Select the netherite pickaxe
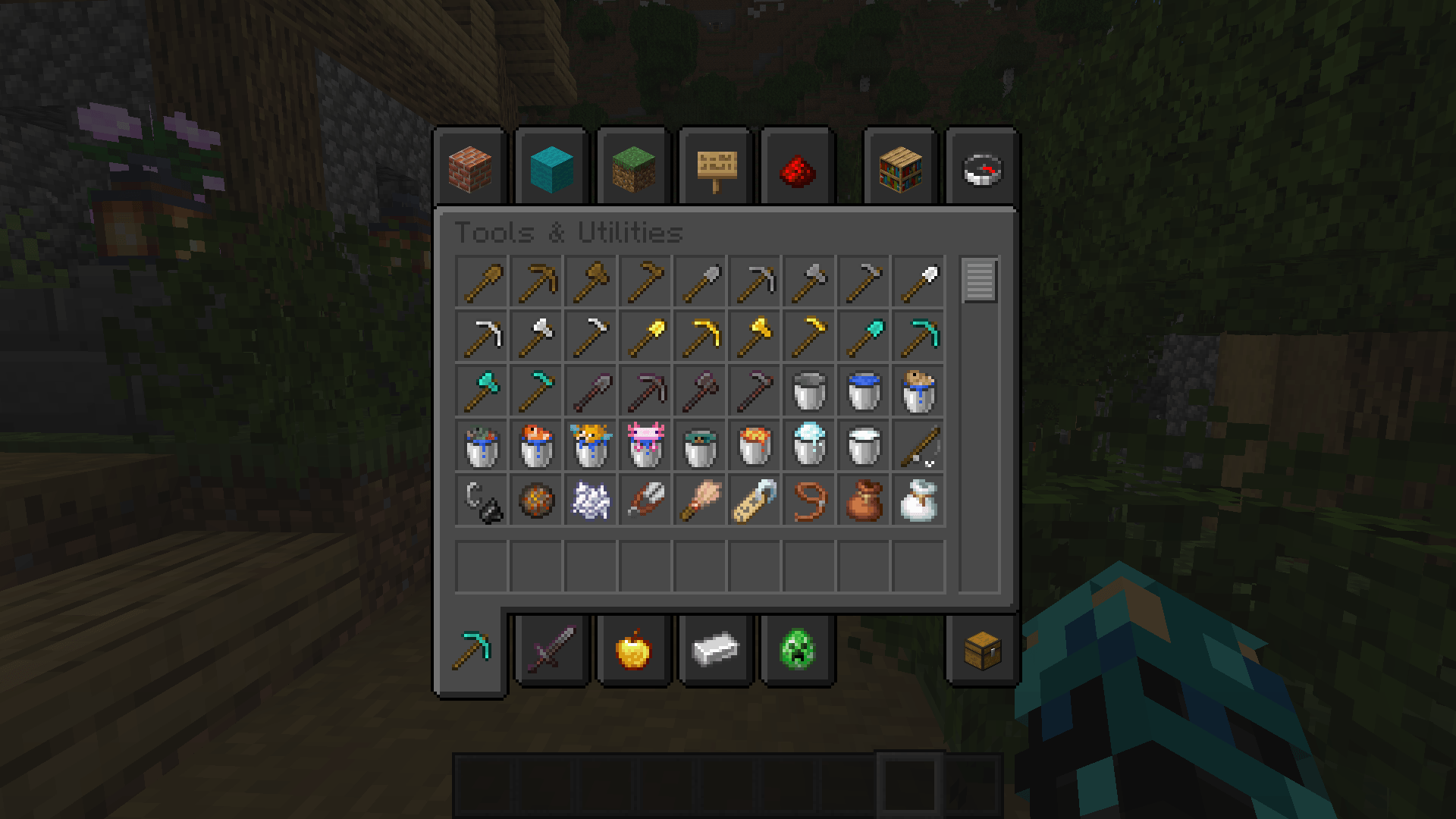1456x819 pixels. pos(645,390)
